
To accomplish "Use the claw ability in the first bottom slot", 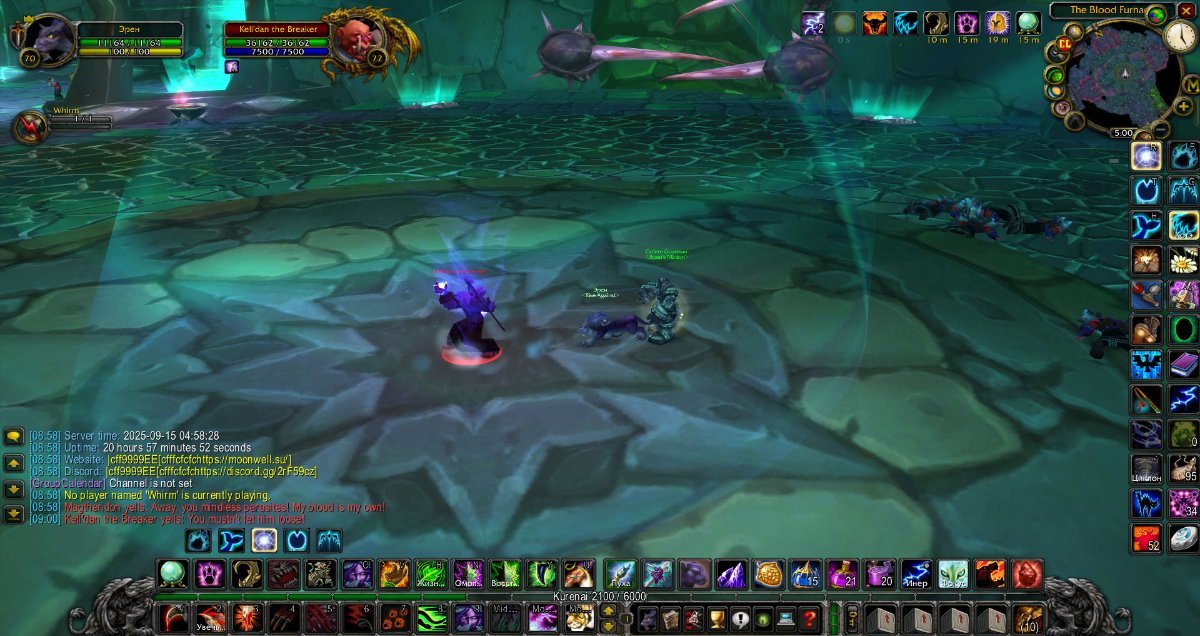I will (x=173, y=618).
